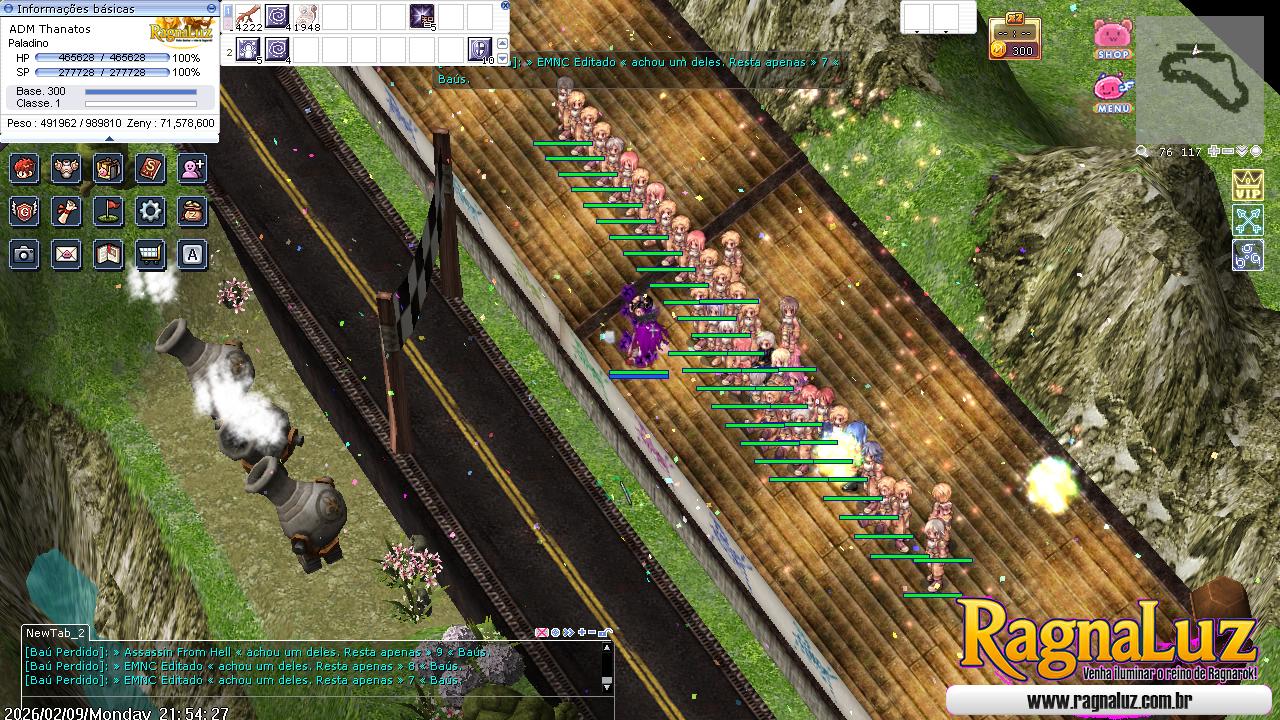Image resolution: width=1280 pixels, height=720 pixels.
Task: Switch to the NewTab_2 chat tab
Action: [55, 633]
